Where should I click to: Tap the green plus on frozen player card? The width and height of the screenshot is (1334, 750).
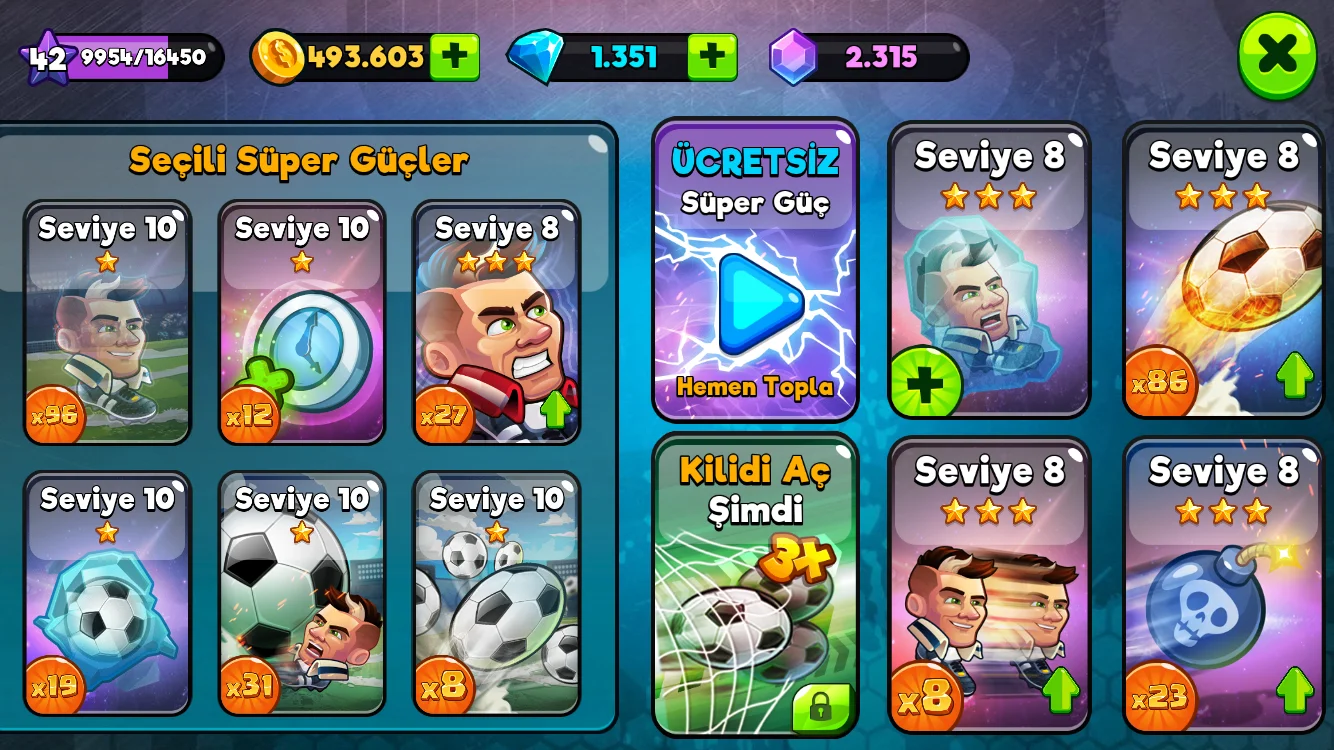coord(925,383)
